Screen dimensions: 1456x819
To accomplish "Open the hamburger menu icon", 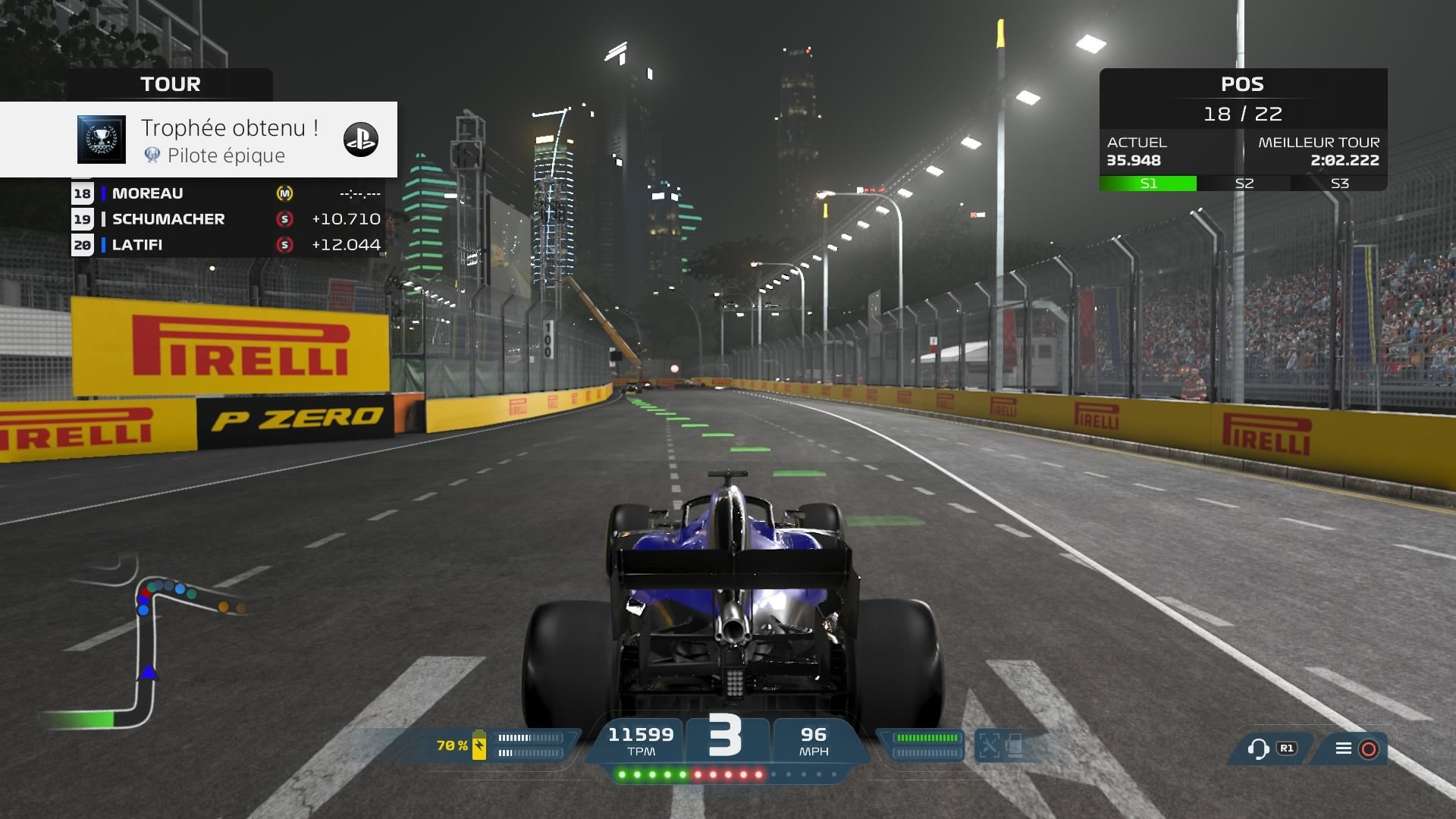I will click(x=1343, y=748).
